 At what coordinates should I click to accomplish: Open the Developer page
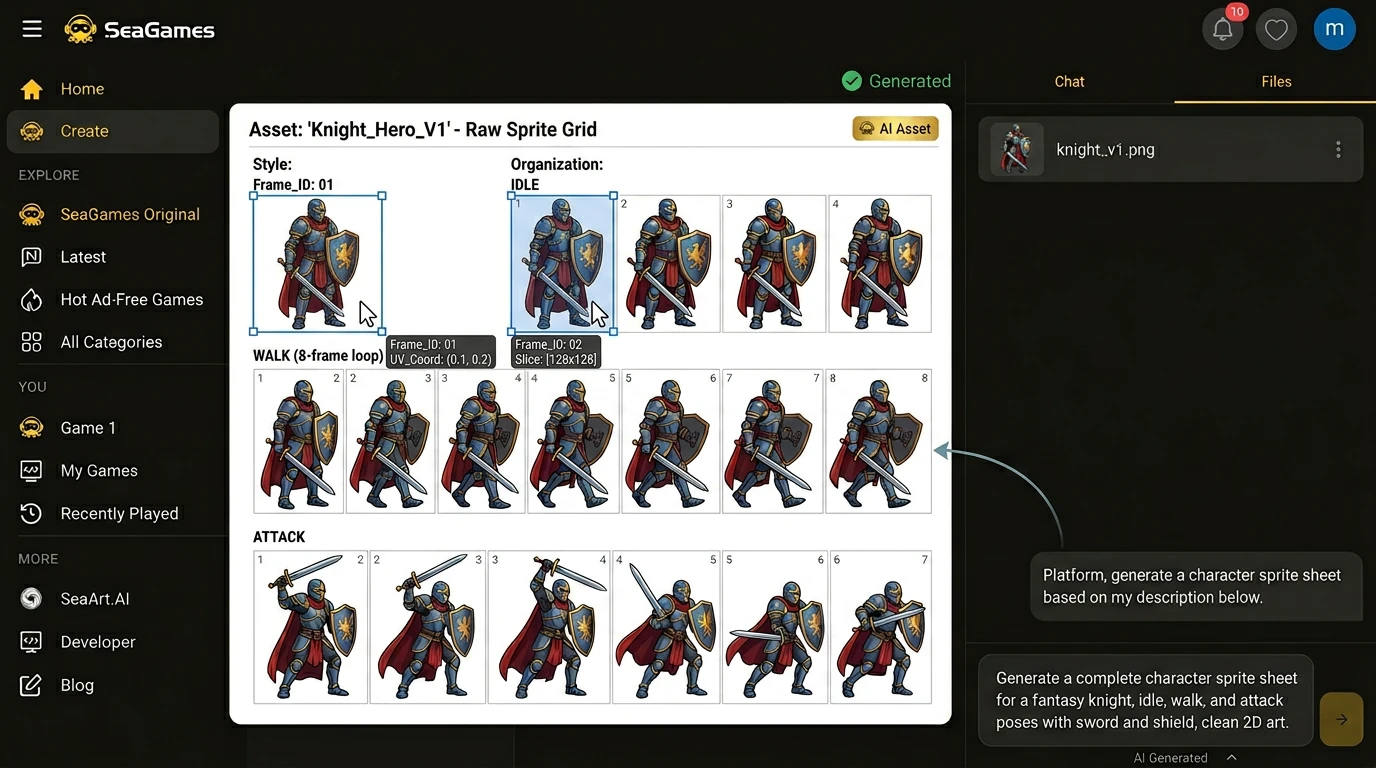97,642
